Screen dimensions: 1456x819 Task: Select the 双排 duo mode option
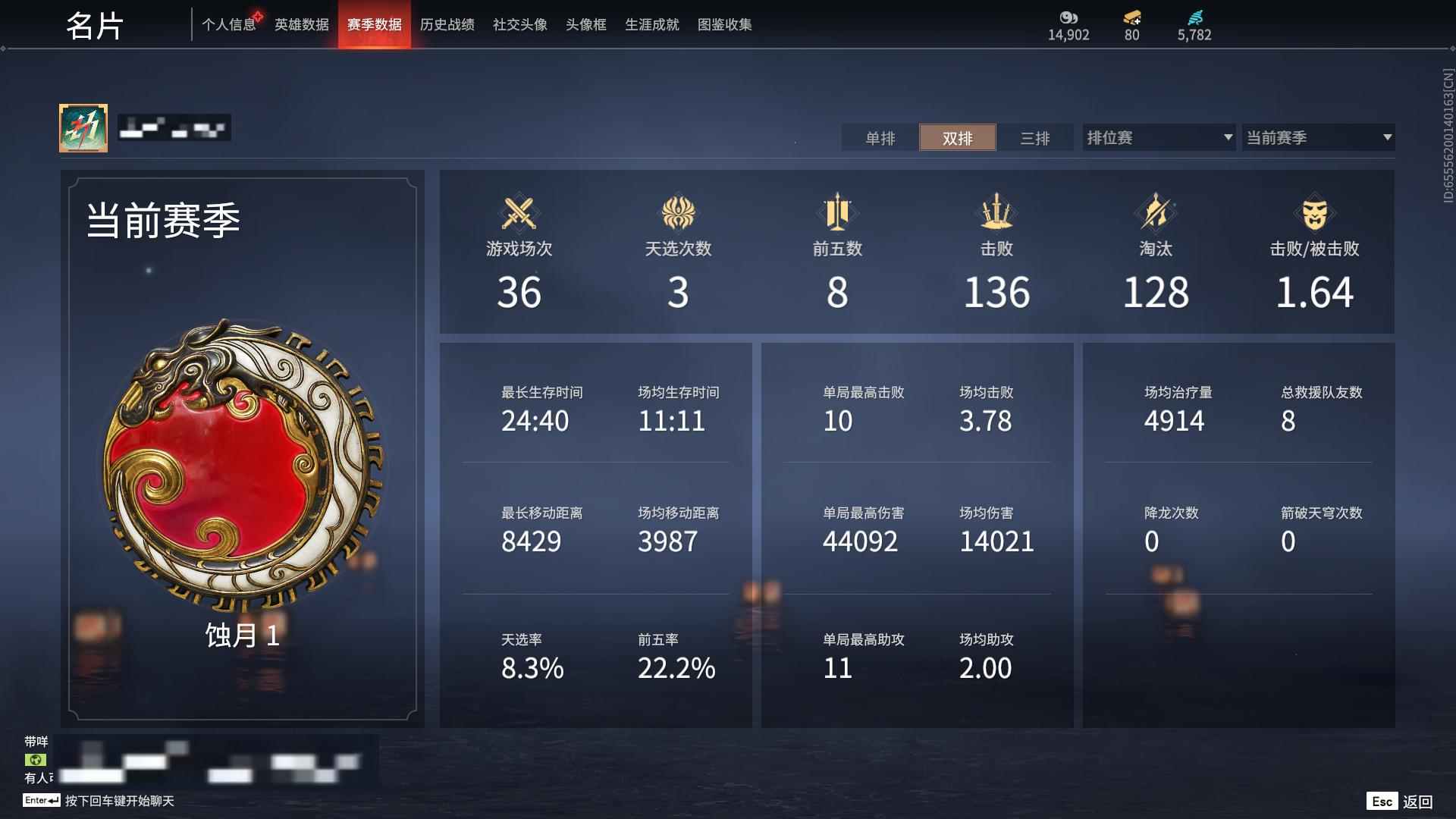click(958, 138)
